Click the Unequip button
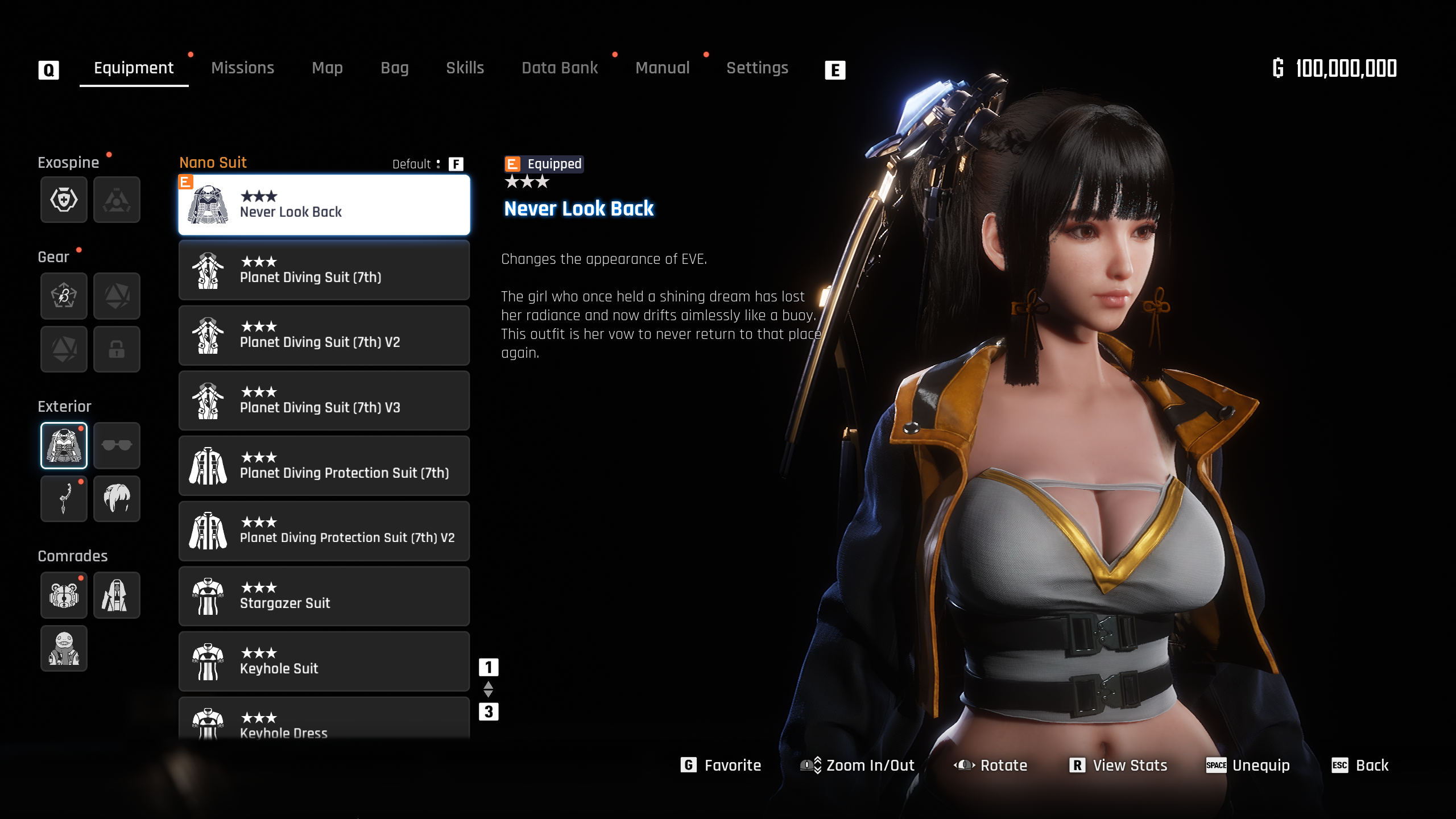Image resolution: width=1456 pixels, height=819 pixels. coord(1248,766)
